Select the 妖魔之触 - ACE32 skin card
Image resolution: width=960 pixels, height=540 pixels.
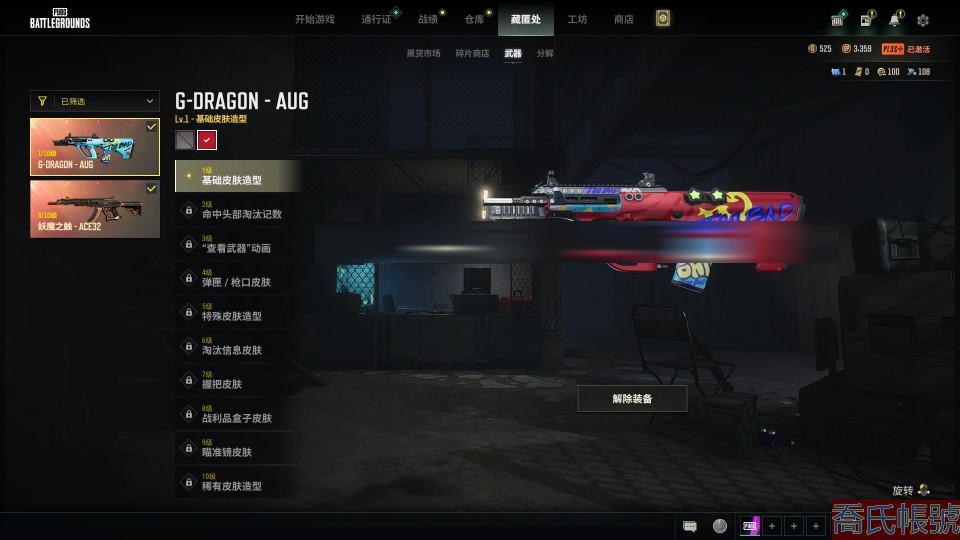(95, 209)
